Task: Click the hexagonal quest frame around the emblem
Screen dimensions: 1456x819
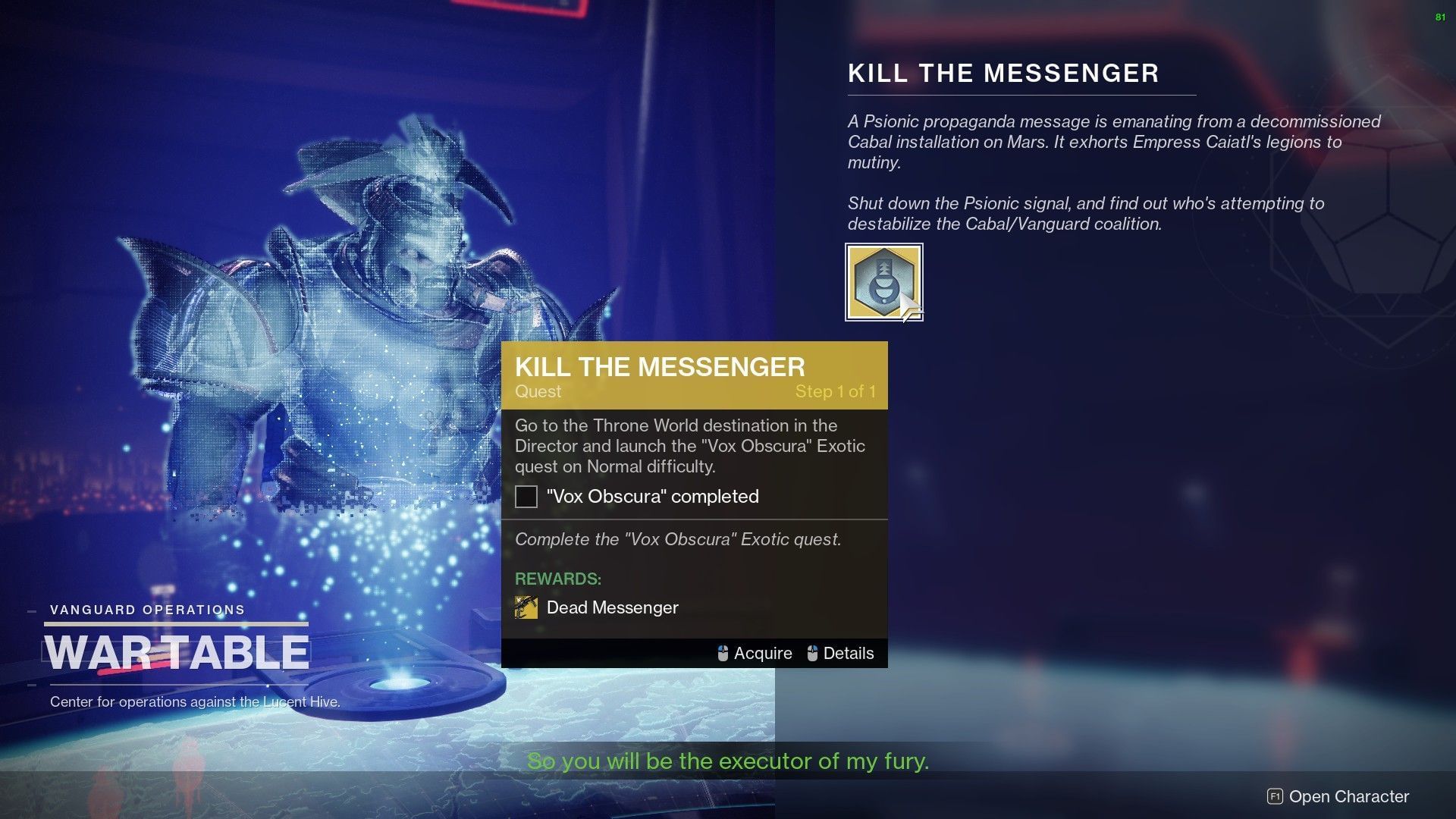Action: coord(884,282)
